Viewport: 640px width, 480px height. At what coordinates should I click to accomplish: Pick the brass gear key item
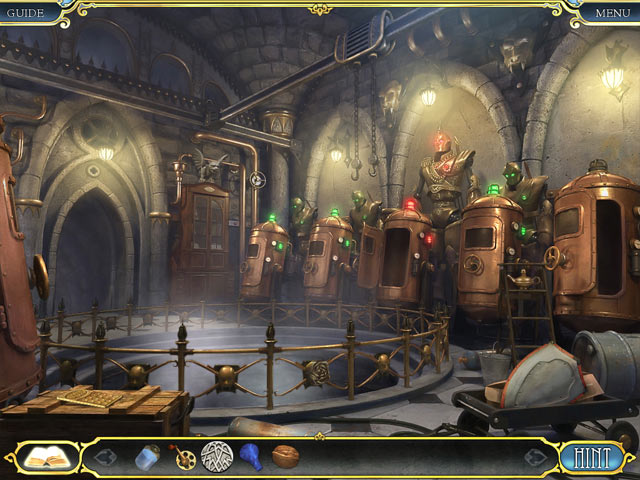182,458
